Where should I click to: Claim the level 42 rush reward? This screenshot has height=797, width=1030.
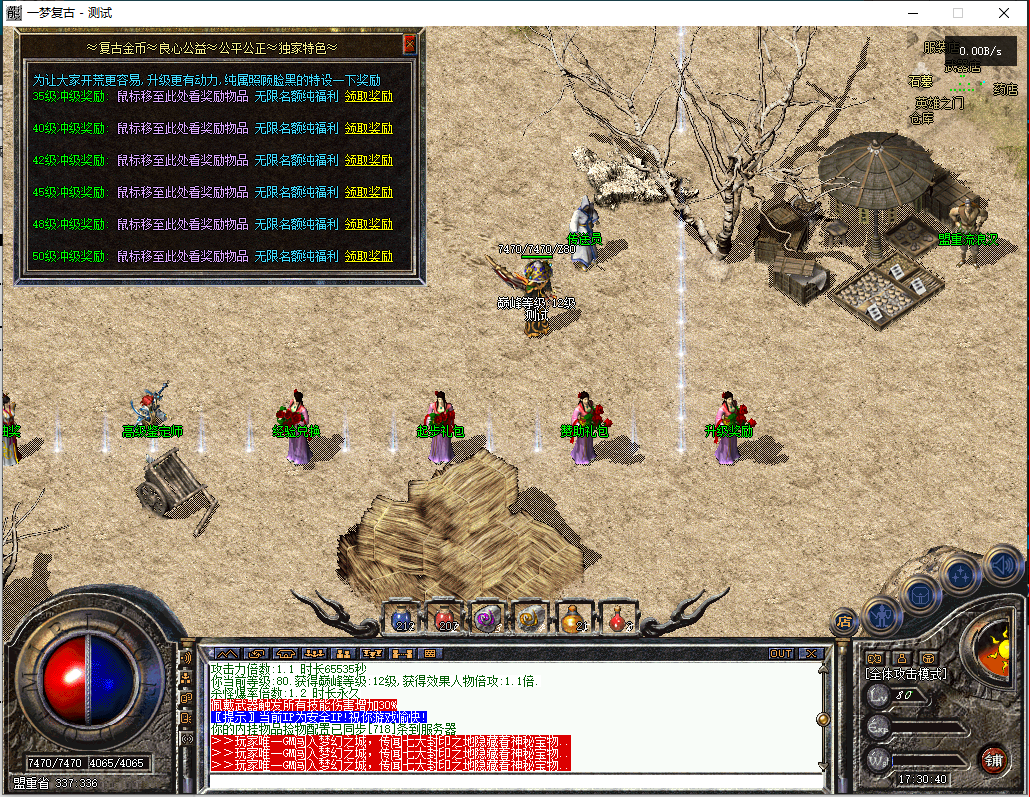tap(369, 160)
